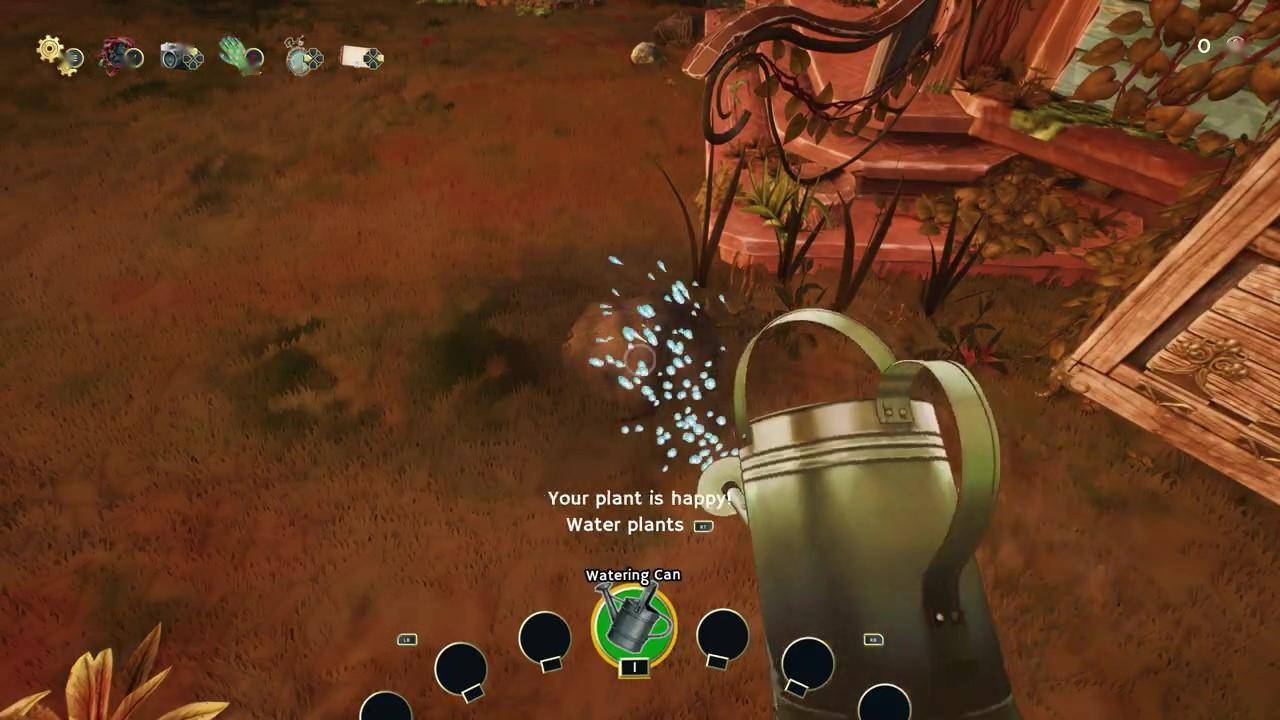Open the gear settings icon
Viewport: 1280px width, 720px height.
[53, 52]
